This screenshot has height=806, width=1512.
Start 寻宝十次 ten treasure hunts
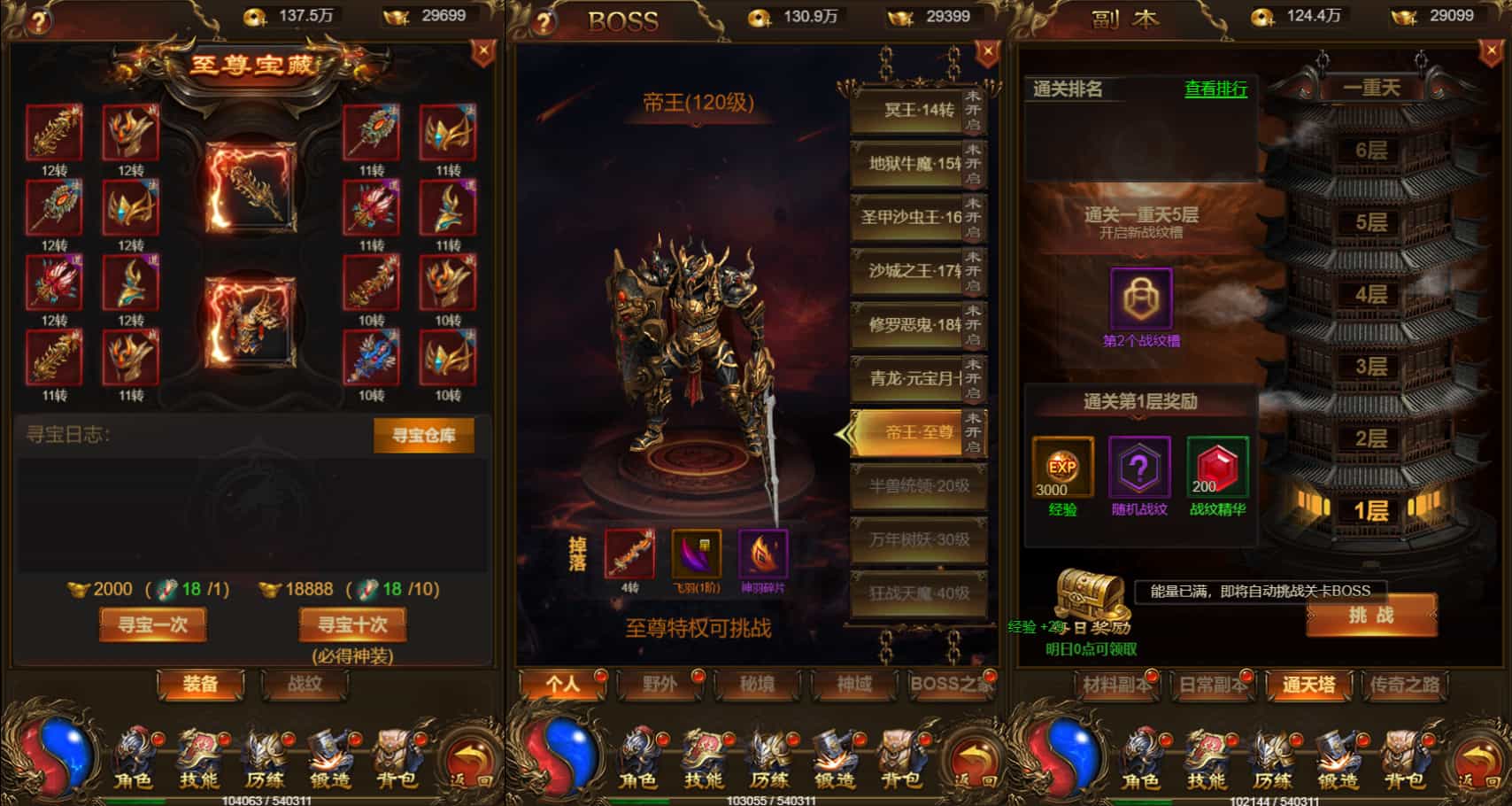[x=352, y=624]
